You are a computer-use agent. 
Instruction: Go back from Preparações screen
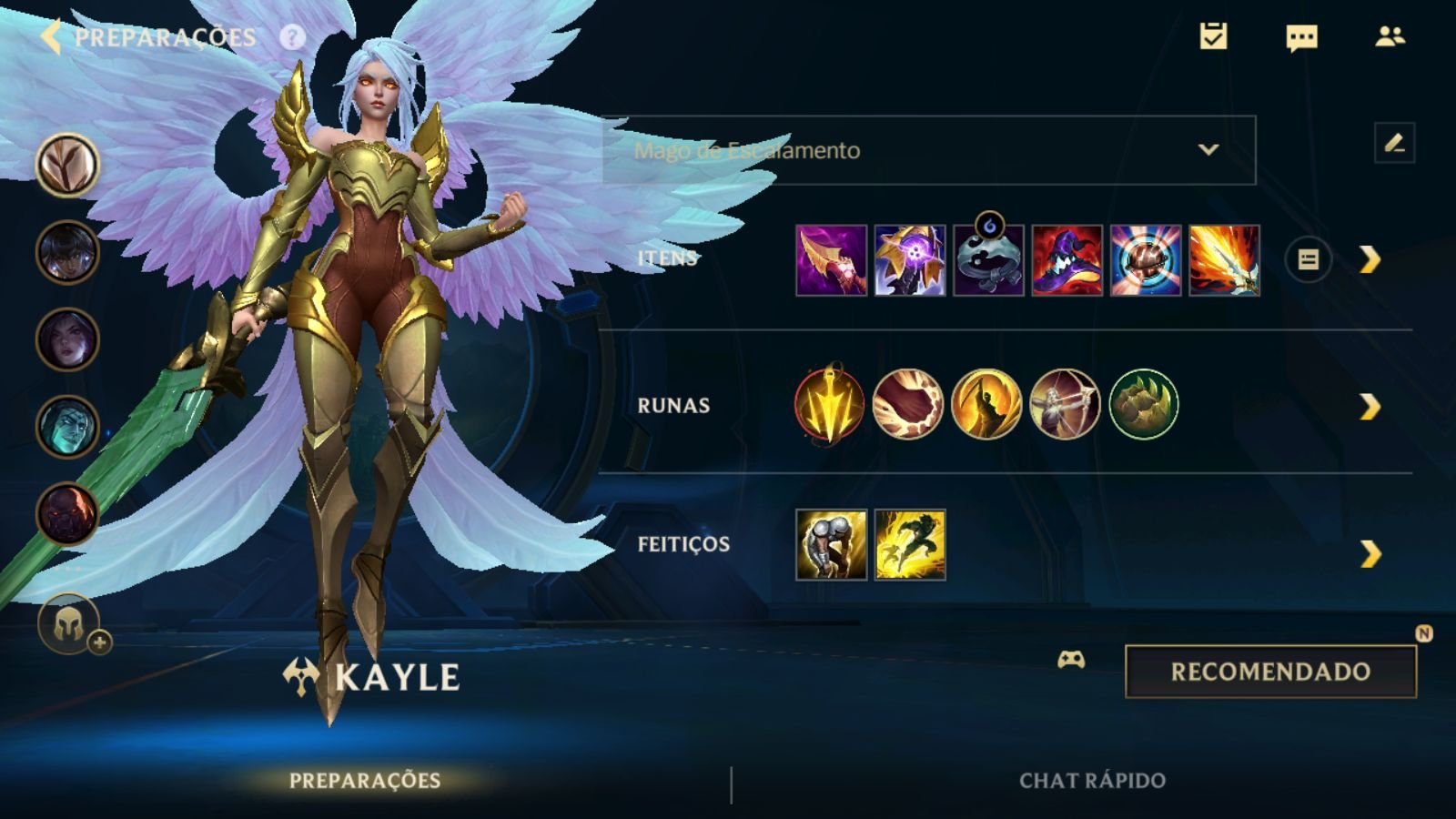coord(51,37)
